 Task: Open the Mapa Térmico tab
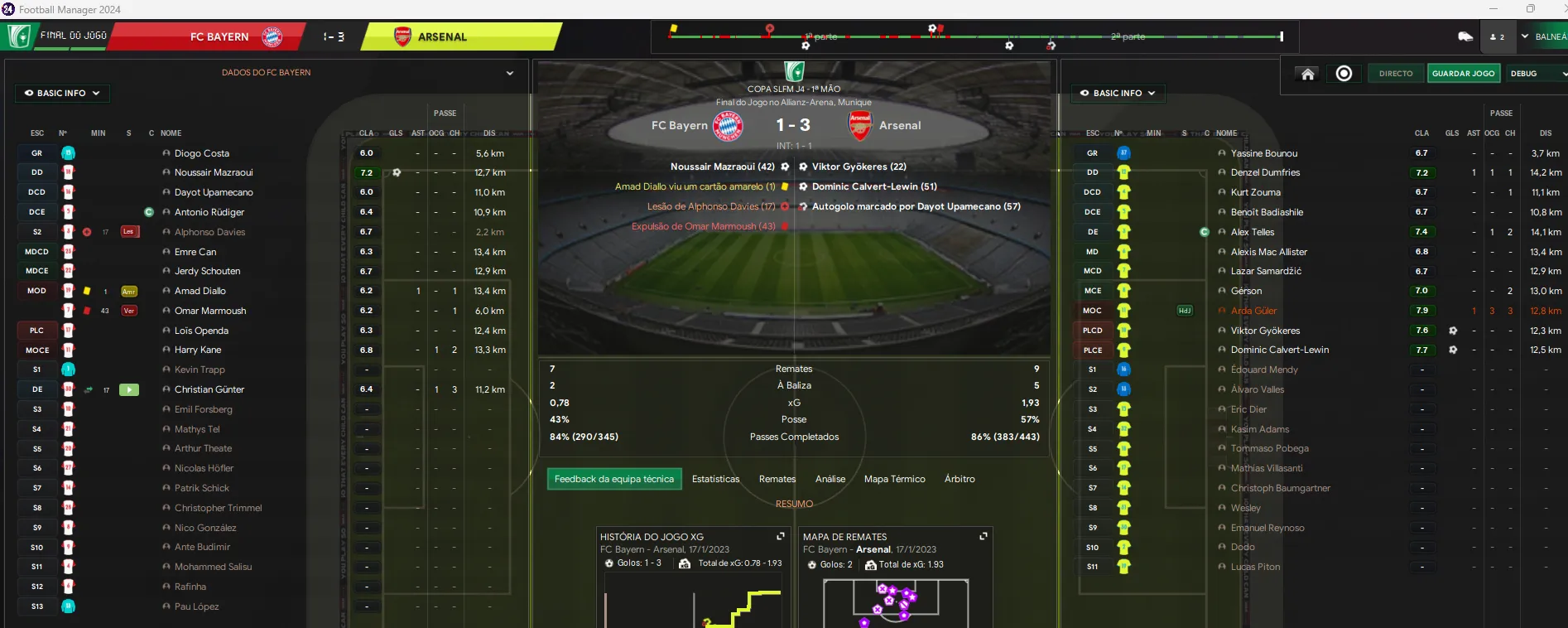click(x=894, y=479)
